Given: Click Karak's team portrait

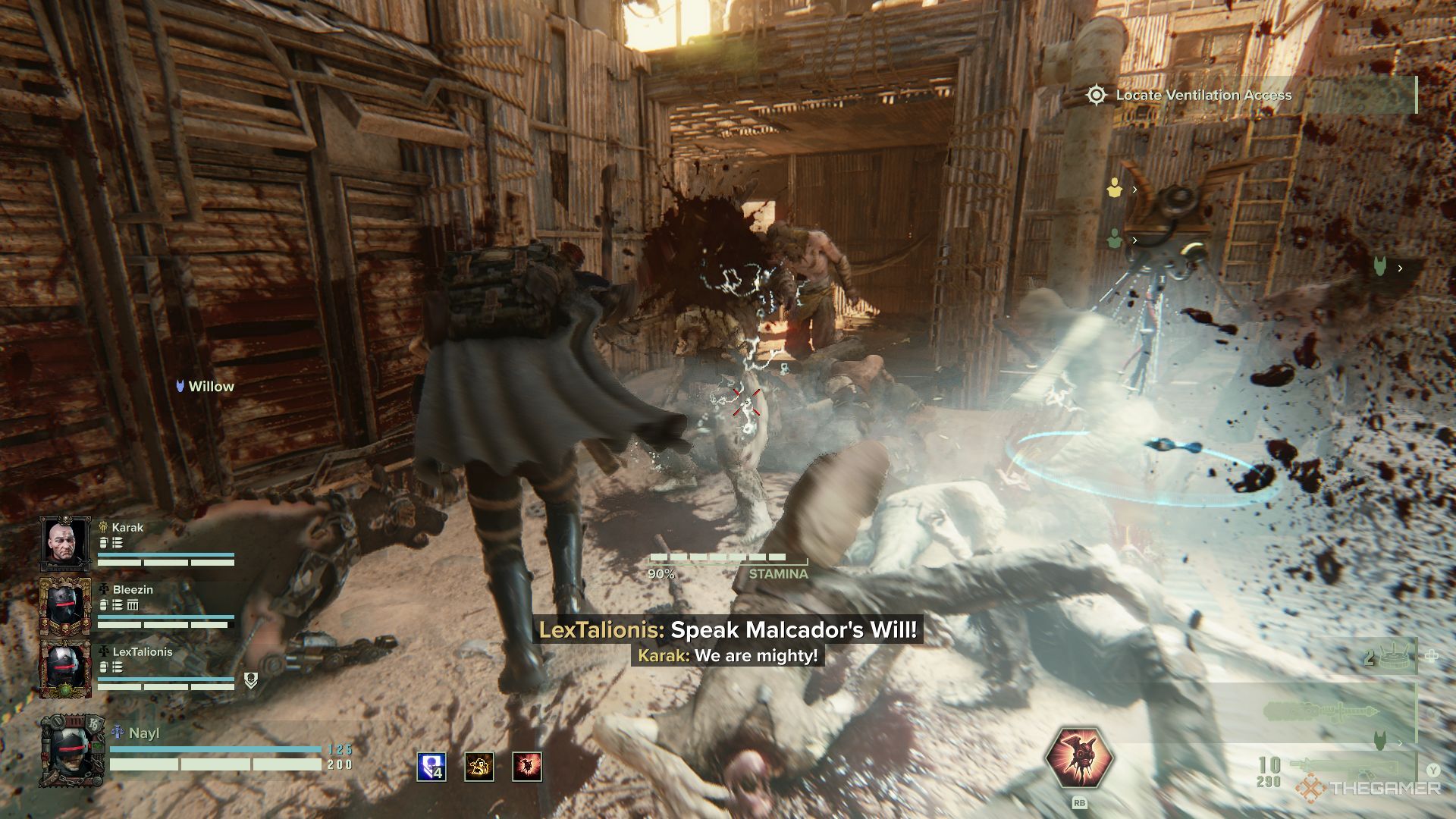Looking at the screenshot, I should (65, 544).
